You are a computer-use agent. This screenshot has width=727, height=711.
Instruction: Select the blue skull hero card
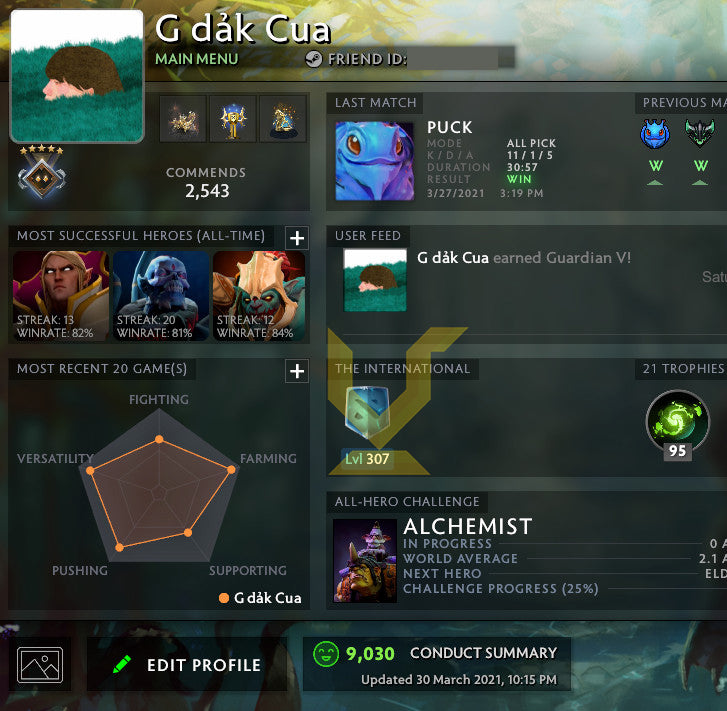point(160,296)
